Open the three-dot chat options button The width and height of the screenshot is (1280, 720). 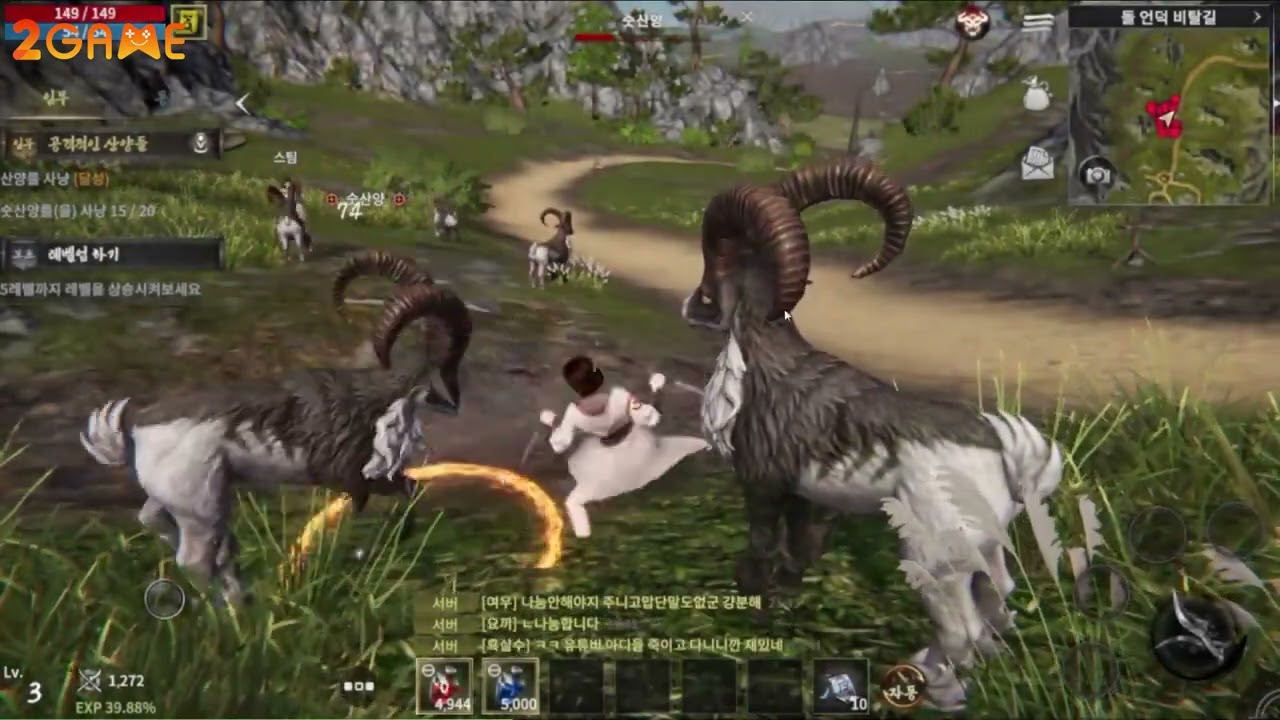pyautogui.click(x=358, y=686)
